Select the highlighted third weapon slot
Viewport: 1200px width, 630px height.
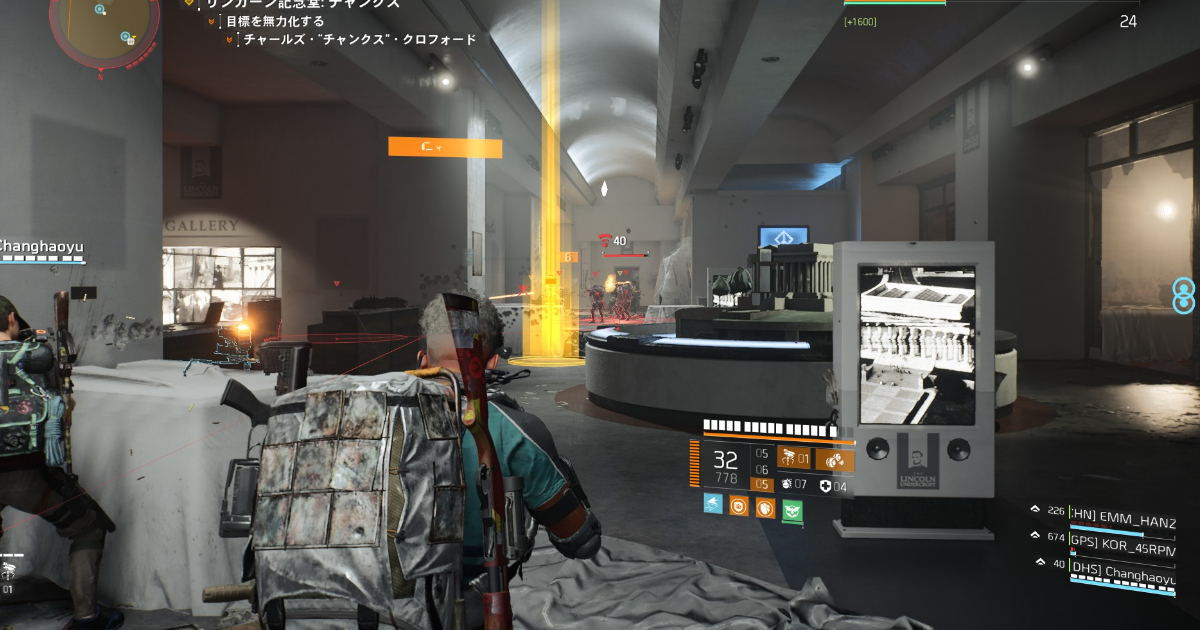coord(763,485)
